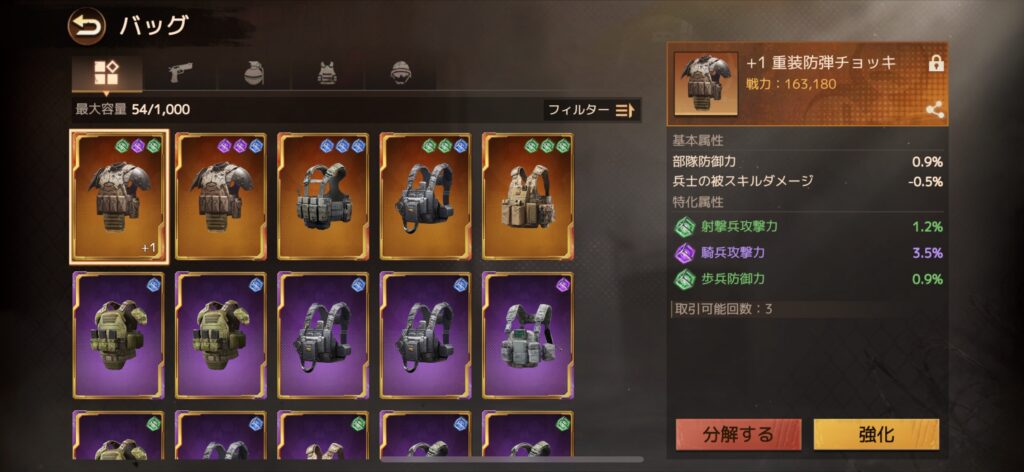Go back using the return arrow
Viewport: 1024px width, 472px height.
[x=86, y=26]
